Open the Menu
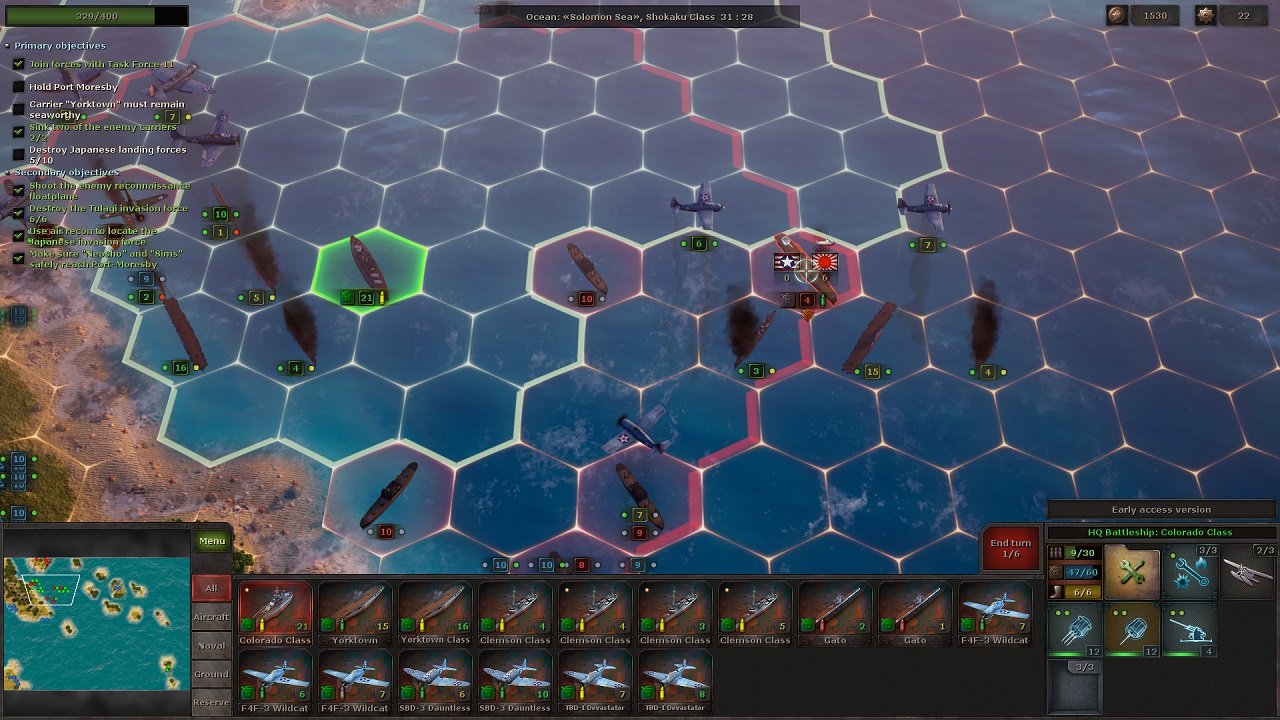Viewport: 1280px width, 720px height. click(x=212, y=540)
